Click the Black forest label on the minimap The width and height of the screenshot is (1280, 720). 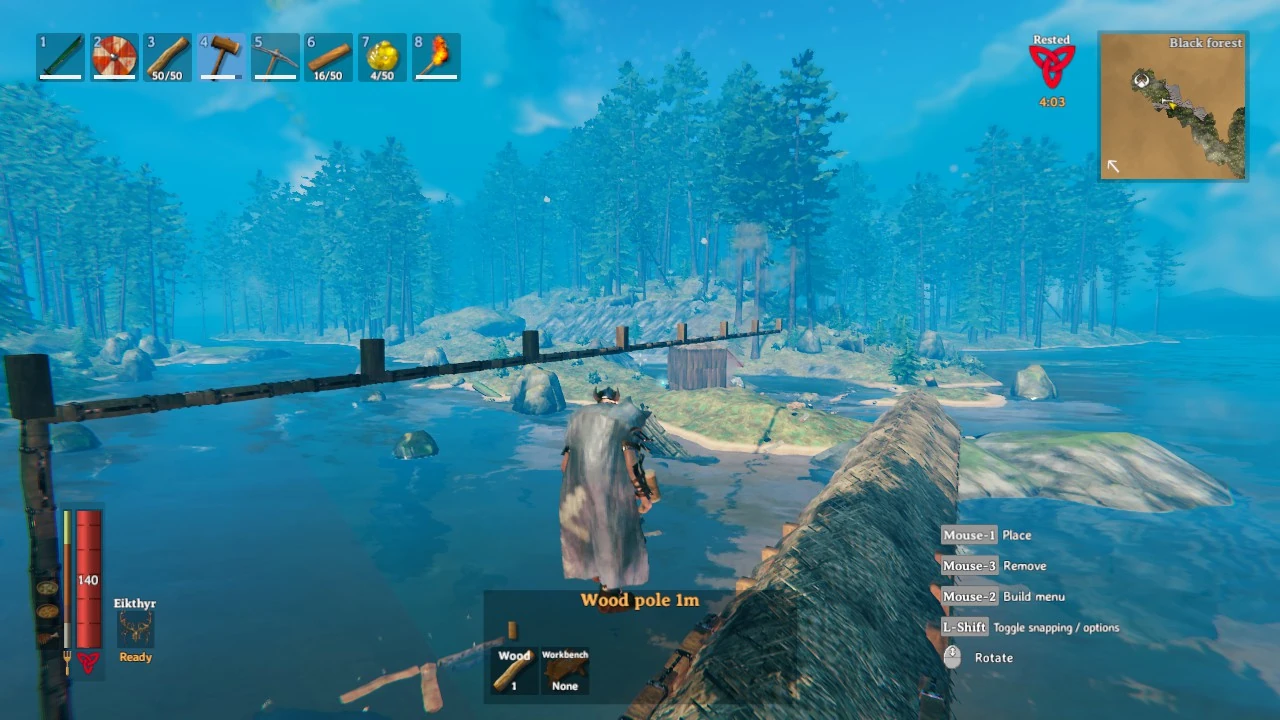point(1206,43)
